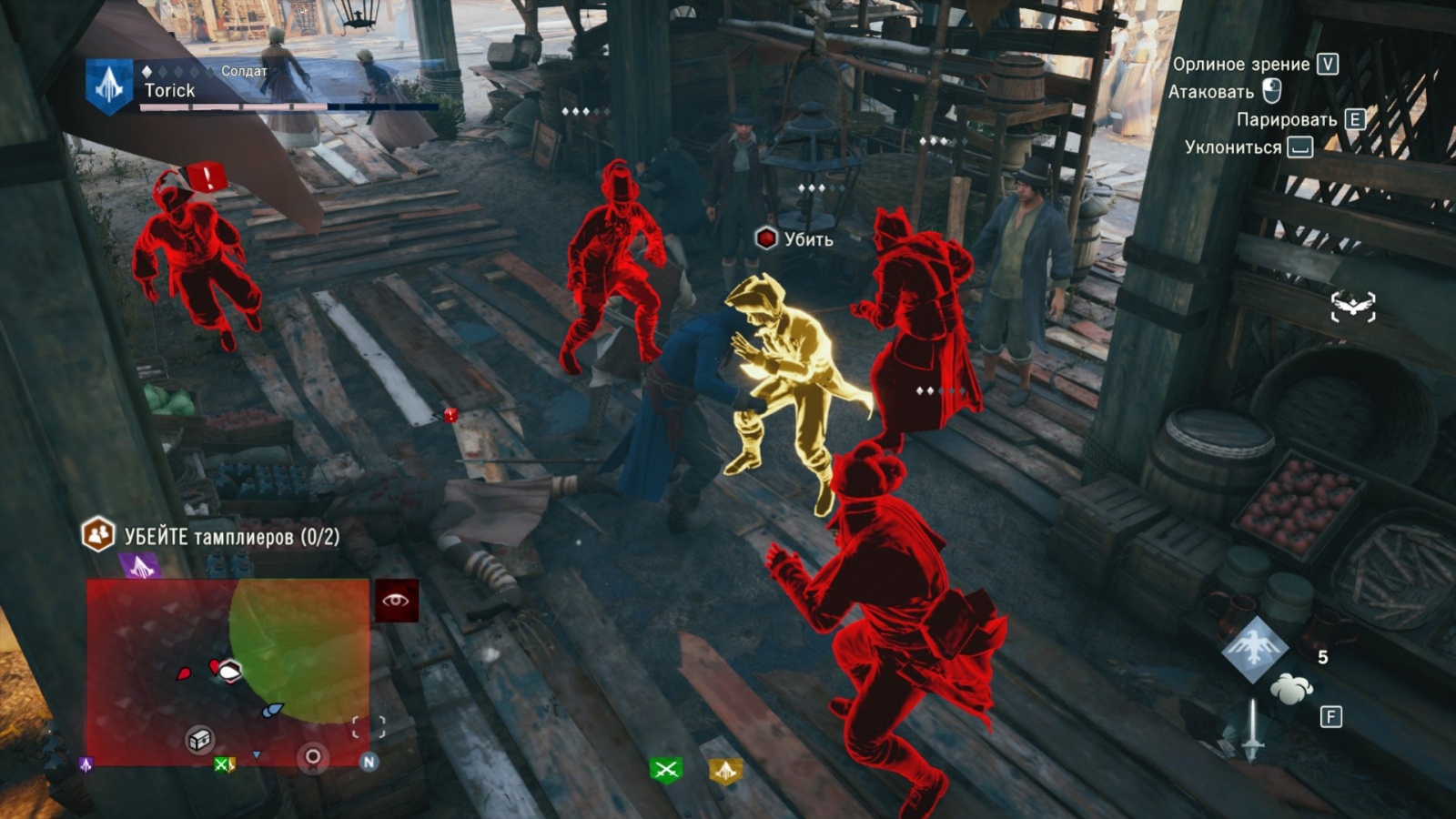Click the small purple emblem at minimap's corner

tap(85, 765)
